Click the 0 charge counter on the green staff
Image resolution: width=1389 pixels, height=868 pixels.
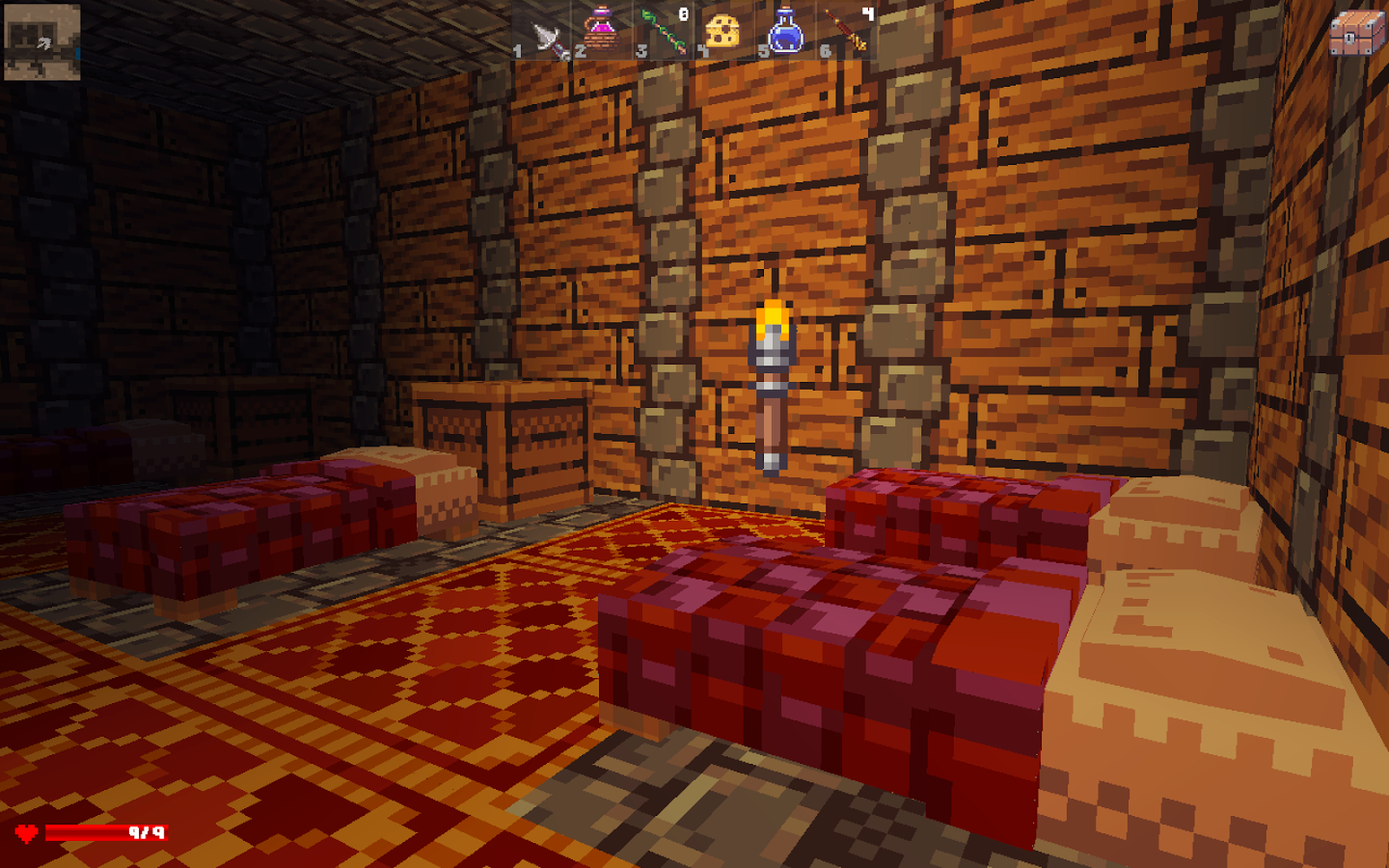pos(683,13)
